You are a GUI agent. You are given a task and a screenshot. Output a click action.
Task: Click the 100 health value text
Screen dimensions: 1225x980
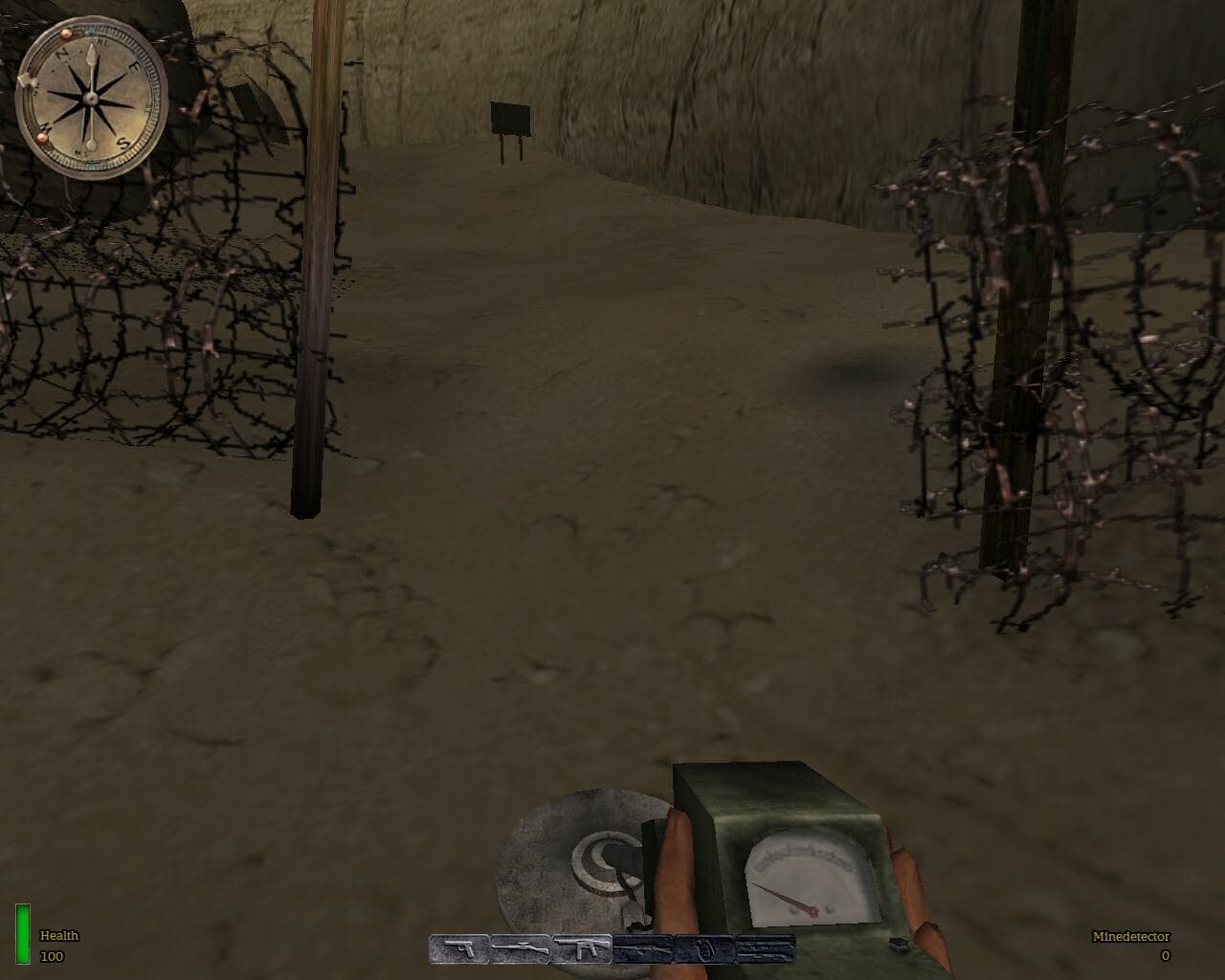pyautogui.click(x=53, y=954)
